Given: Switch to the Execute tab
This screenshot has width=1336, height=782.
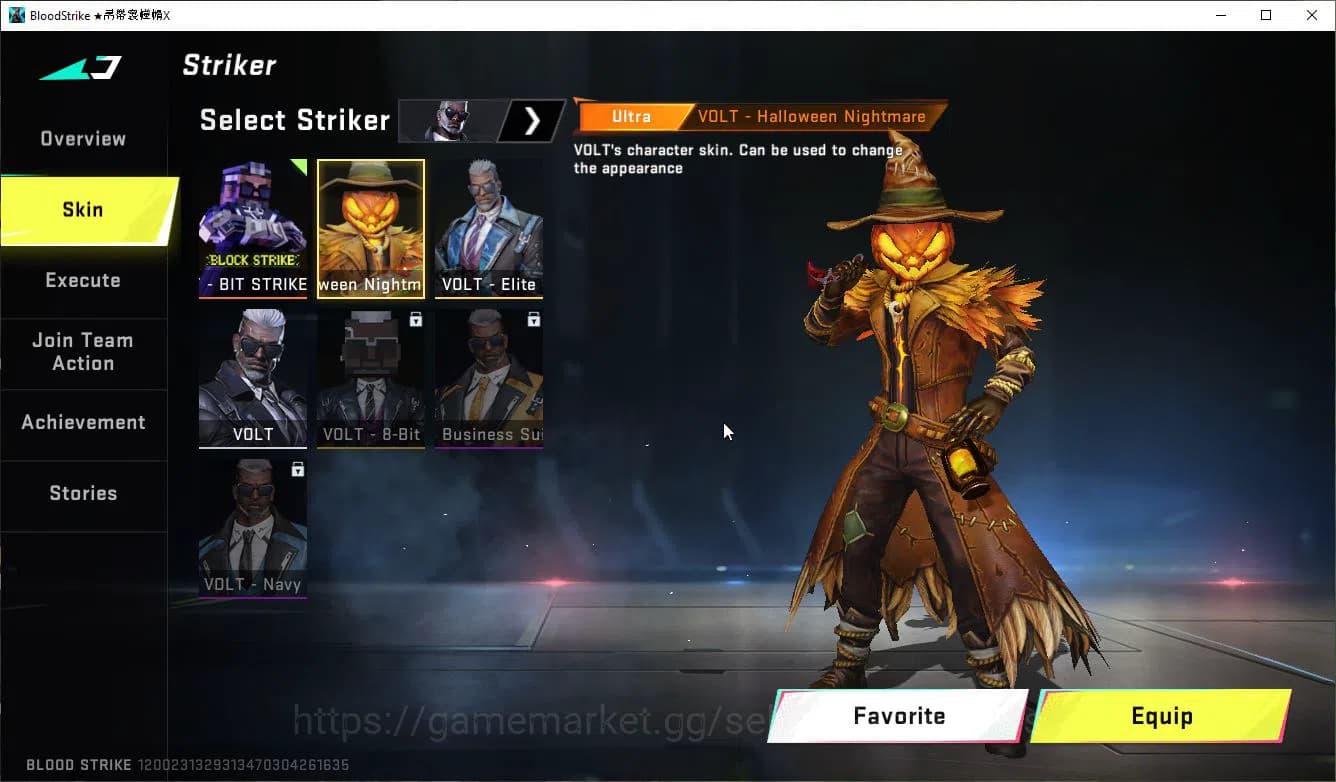Looking at the screenshot, I should (x=82, y=281).
